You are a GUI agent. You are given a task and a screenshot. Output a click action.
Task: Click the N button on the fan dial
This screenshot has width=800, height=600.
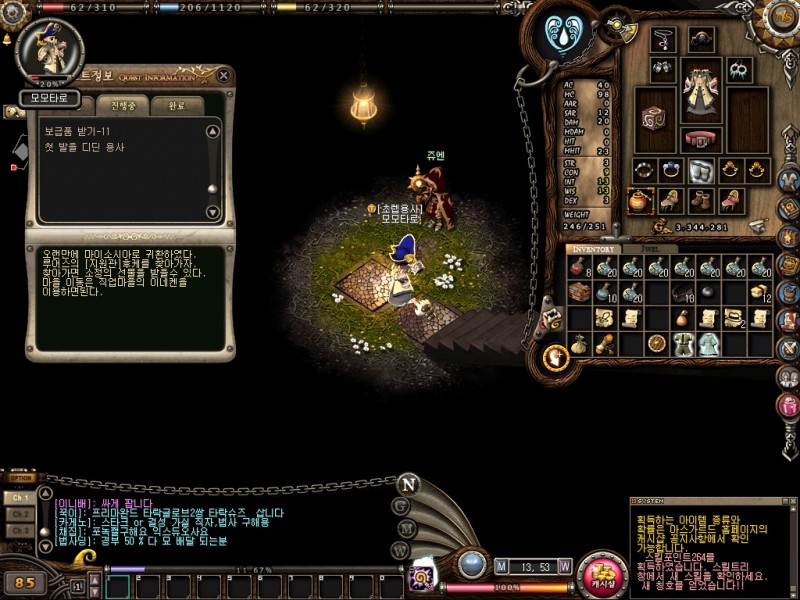(407, 484)
